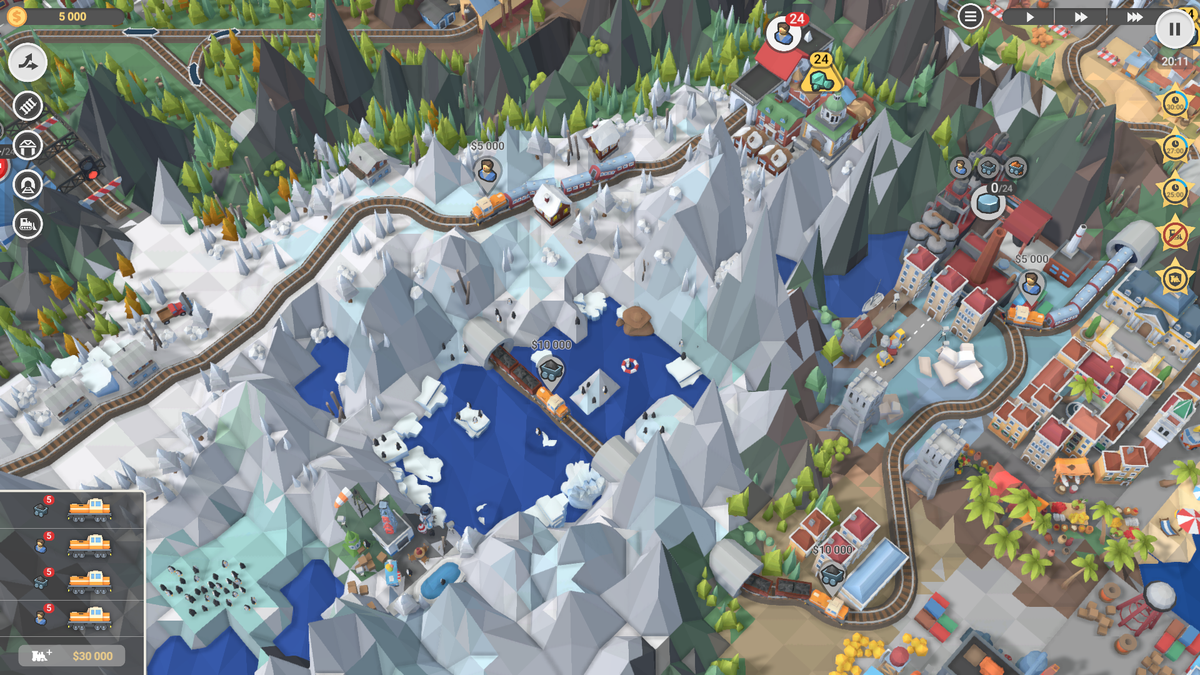Select the 0/24 resource station badge
This screenshot has width=1200, height=675.
tap(988, 201)
